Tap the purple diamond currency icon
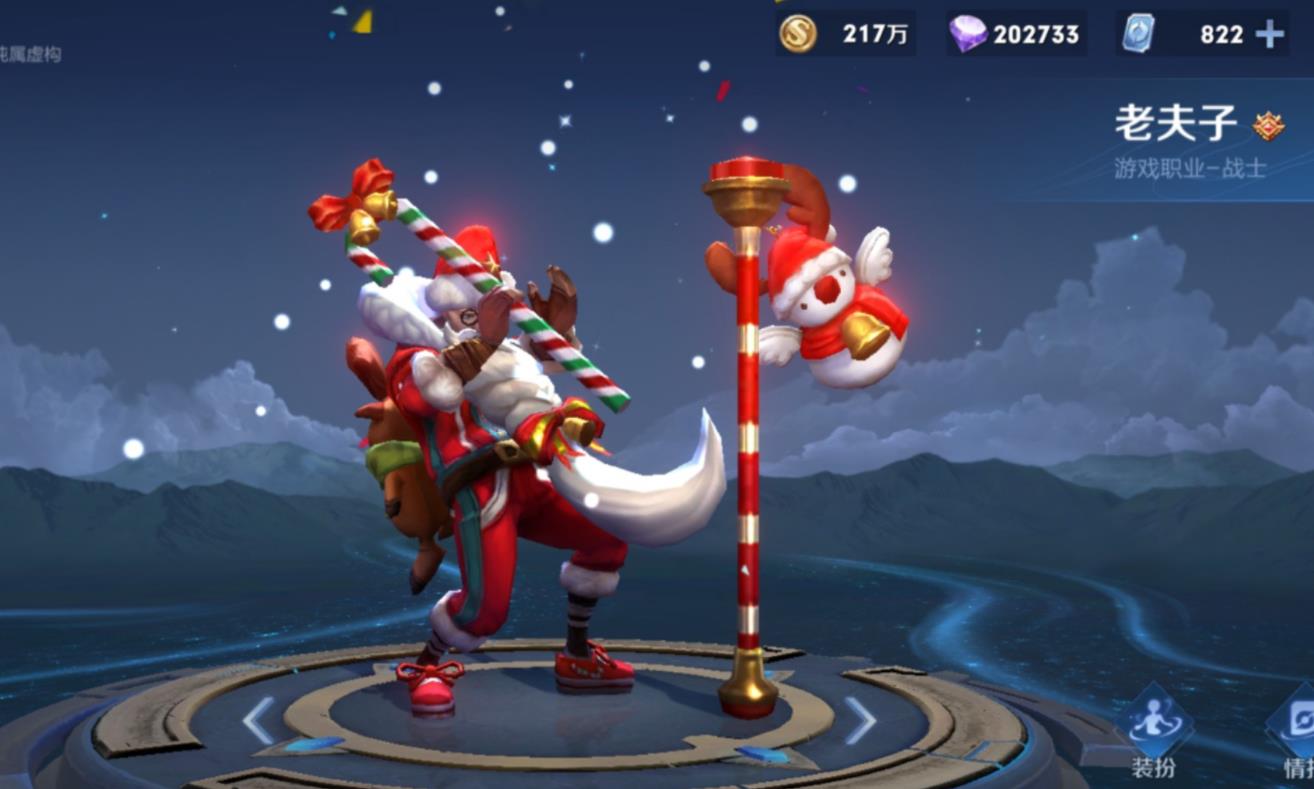The width and height of the screenshot is (1314, 789). click(x=967, y=34)
